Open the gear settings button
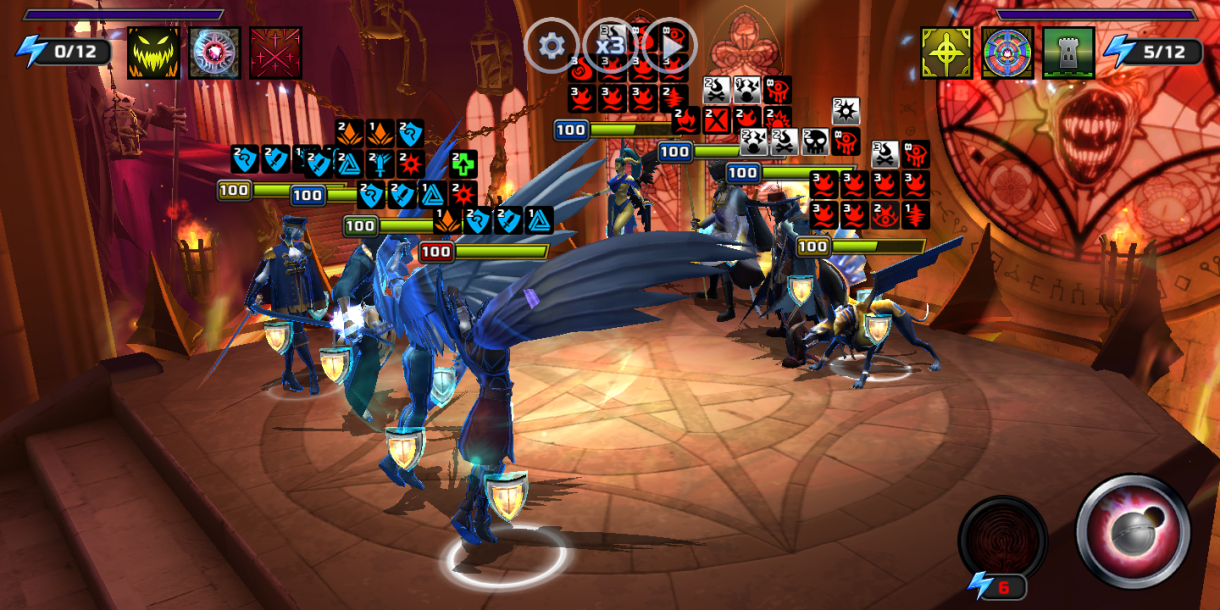Screen dimensions: 1220x610 click(x=551, y=45)
